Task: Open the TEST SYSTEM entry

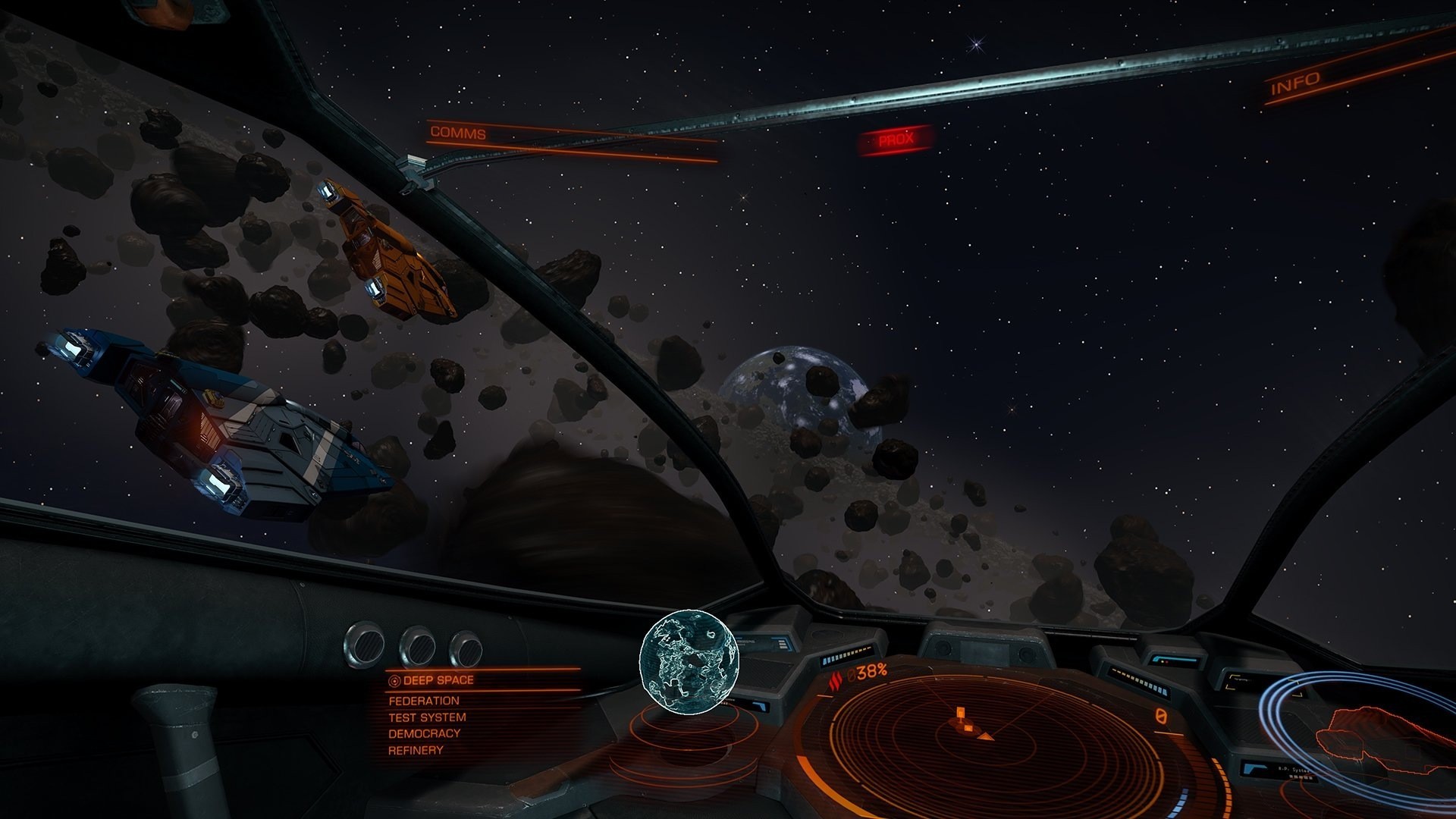Action: pos(425,716)
